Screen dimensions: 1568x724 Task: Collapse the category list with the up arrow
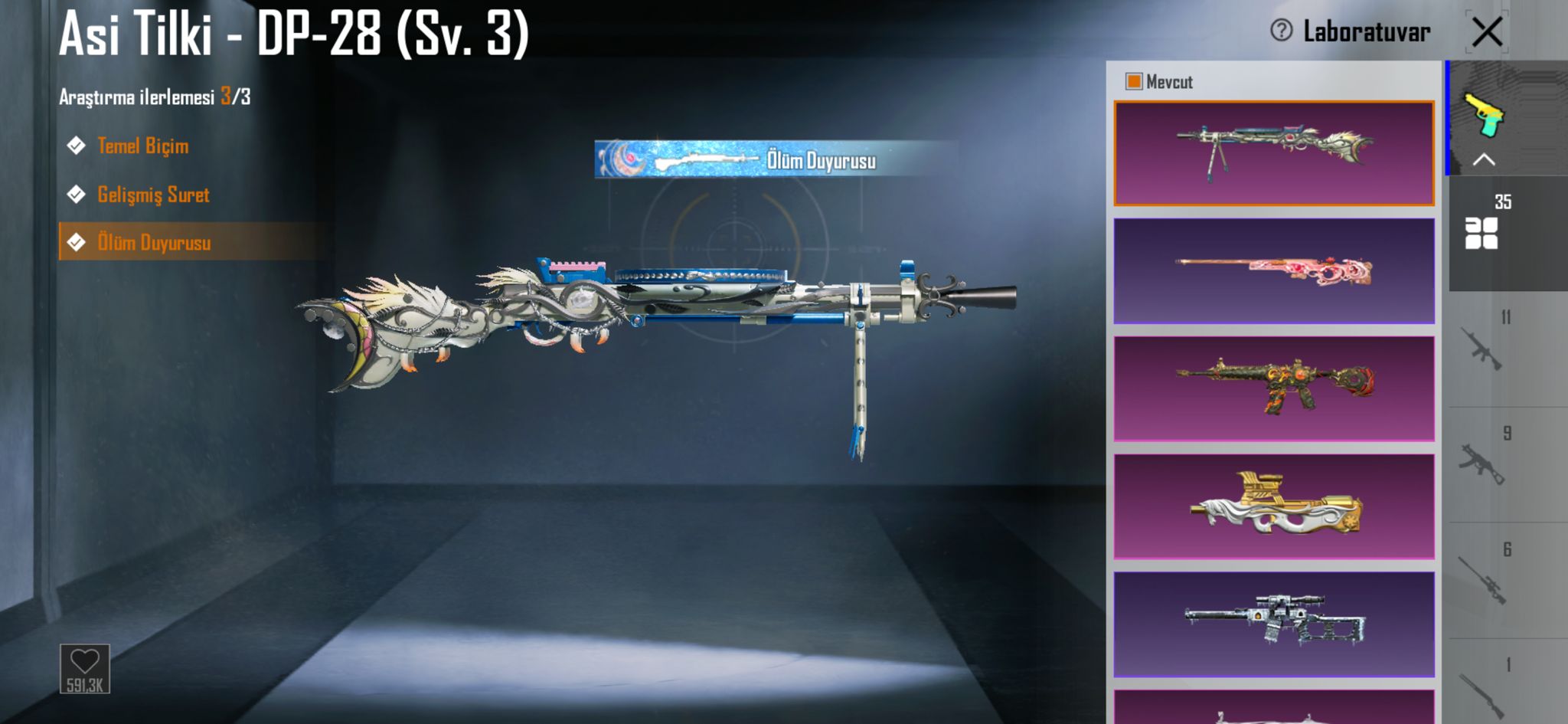[1484, 159]
